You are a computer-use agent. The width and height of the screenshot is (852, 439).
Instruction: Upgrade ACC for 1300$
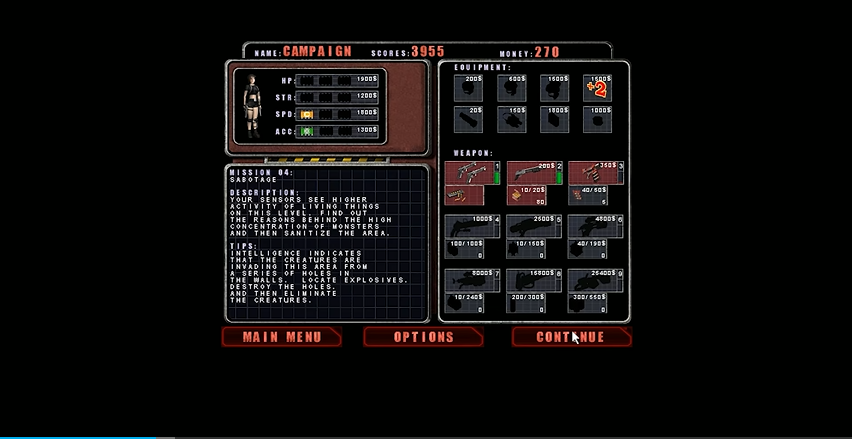338,130
